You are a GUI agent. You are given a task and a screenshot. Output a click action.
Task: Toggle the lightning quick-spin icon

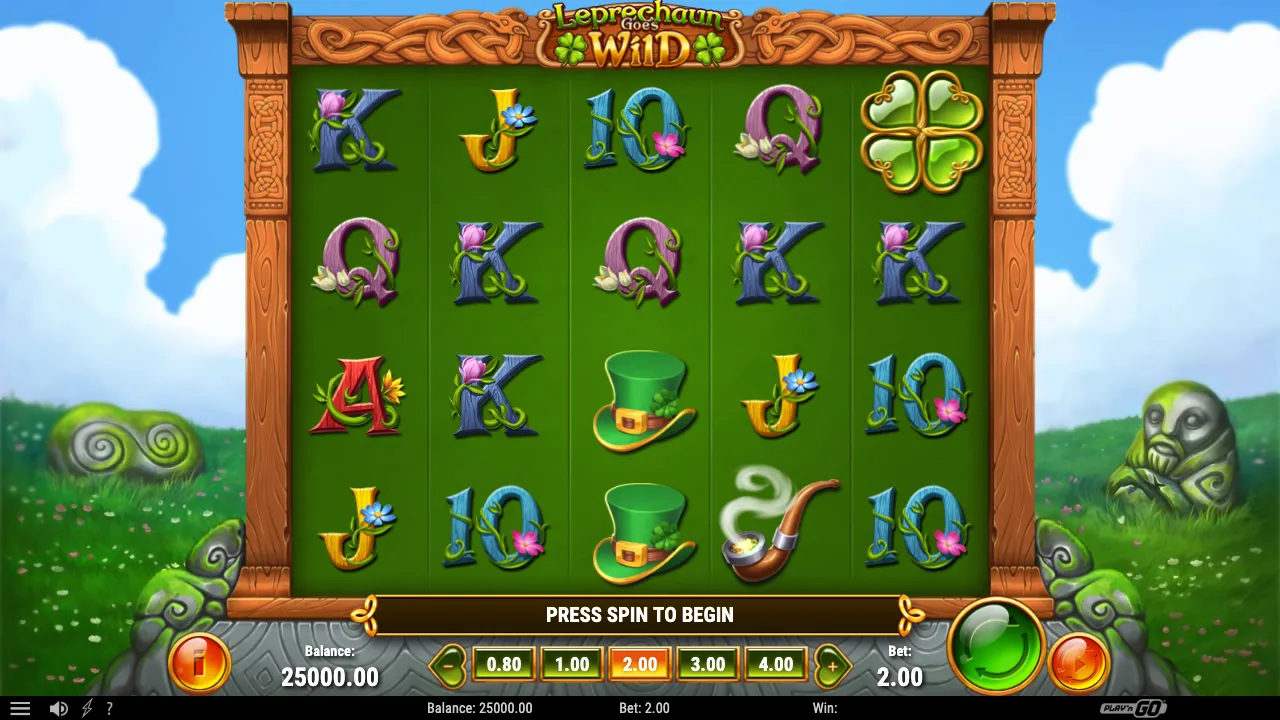(85, 708)
